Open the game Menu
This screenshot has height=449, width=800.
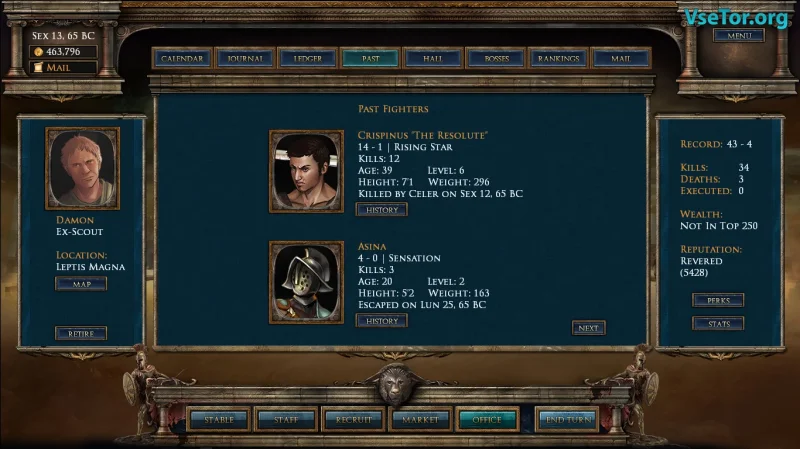click(739, 36)
